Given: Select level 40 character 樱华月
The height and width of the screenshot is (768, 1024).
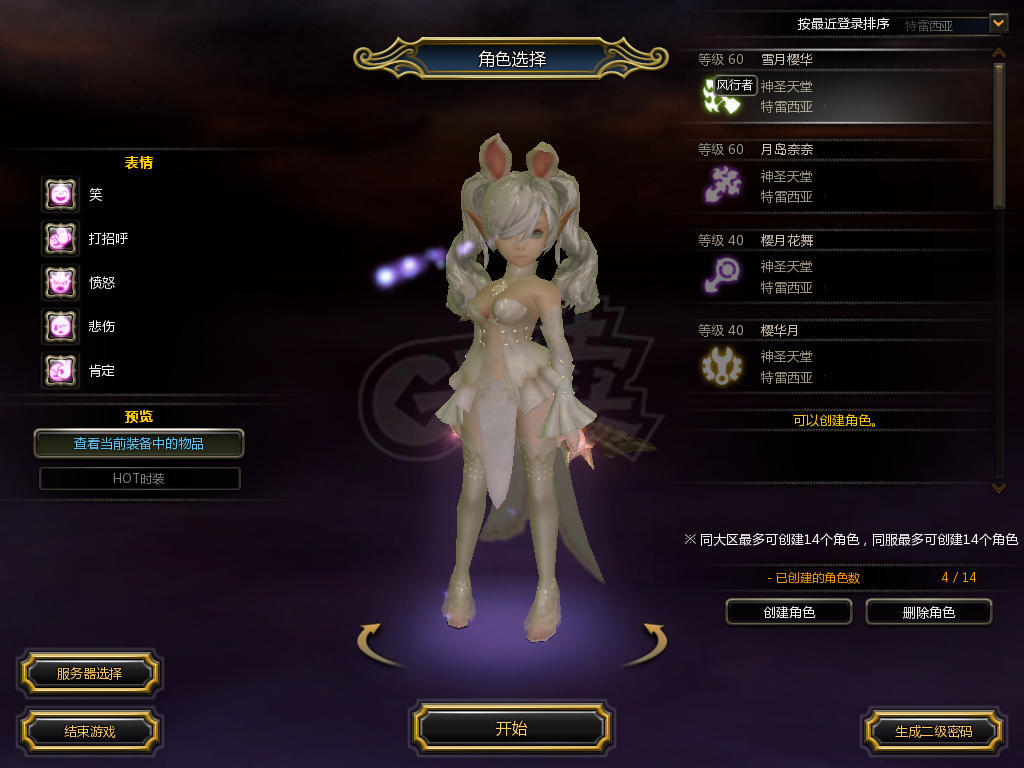Looking at the screenshot, I should click(x=840, y=357).
